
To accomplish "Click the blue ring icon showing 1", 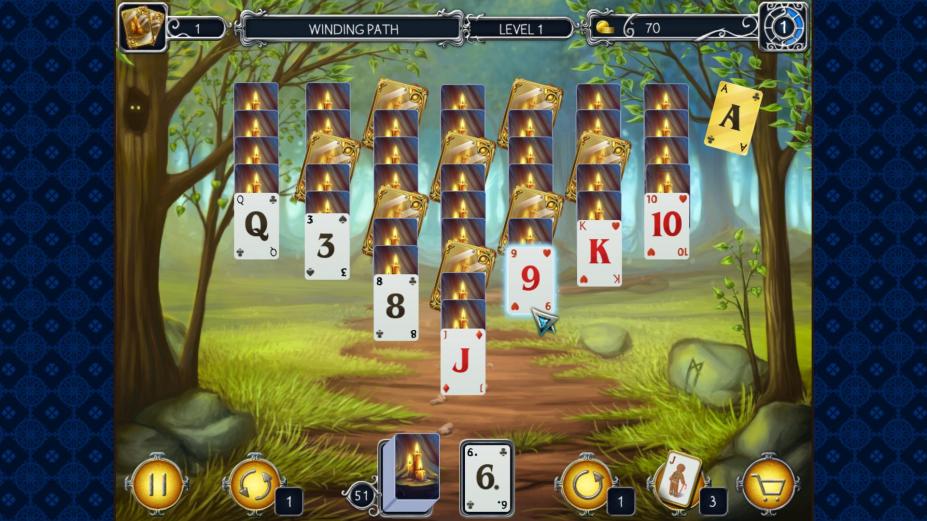I will 783,27.
